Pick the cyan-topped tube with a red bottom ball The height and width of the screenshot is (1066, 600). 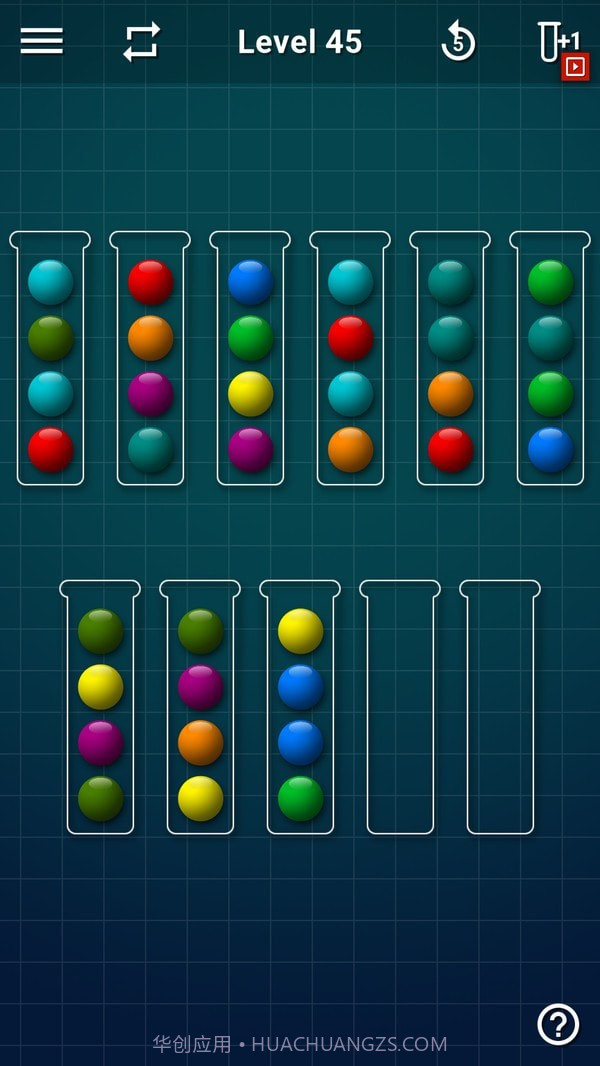50,360
